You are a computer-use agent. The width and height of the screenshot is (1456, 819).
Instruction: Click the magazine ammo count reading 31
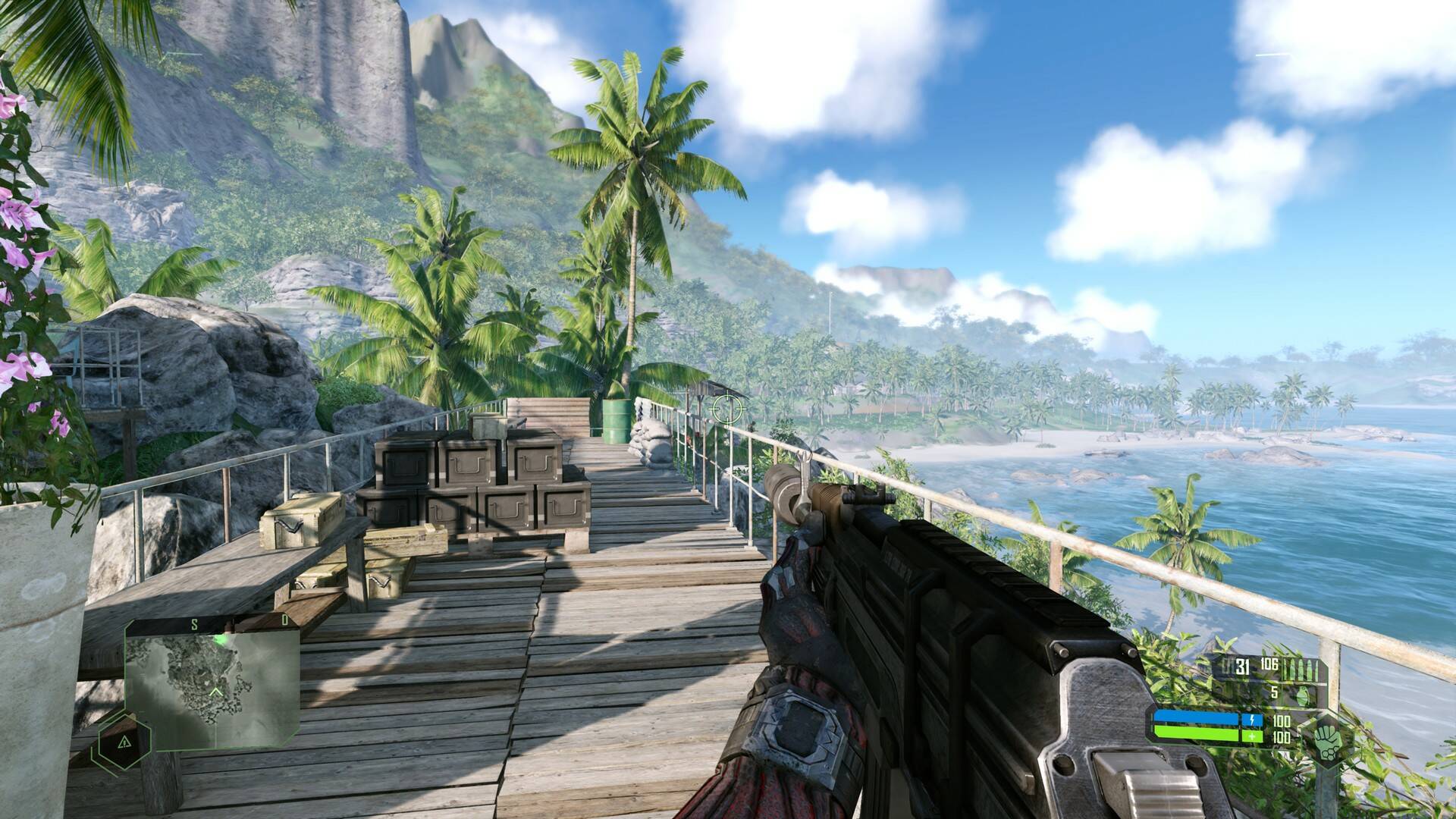[1242, 666]
